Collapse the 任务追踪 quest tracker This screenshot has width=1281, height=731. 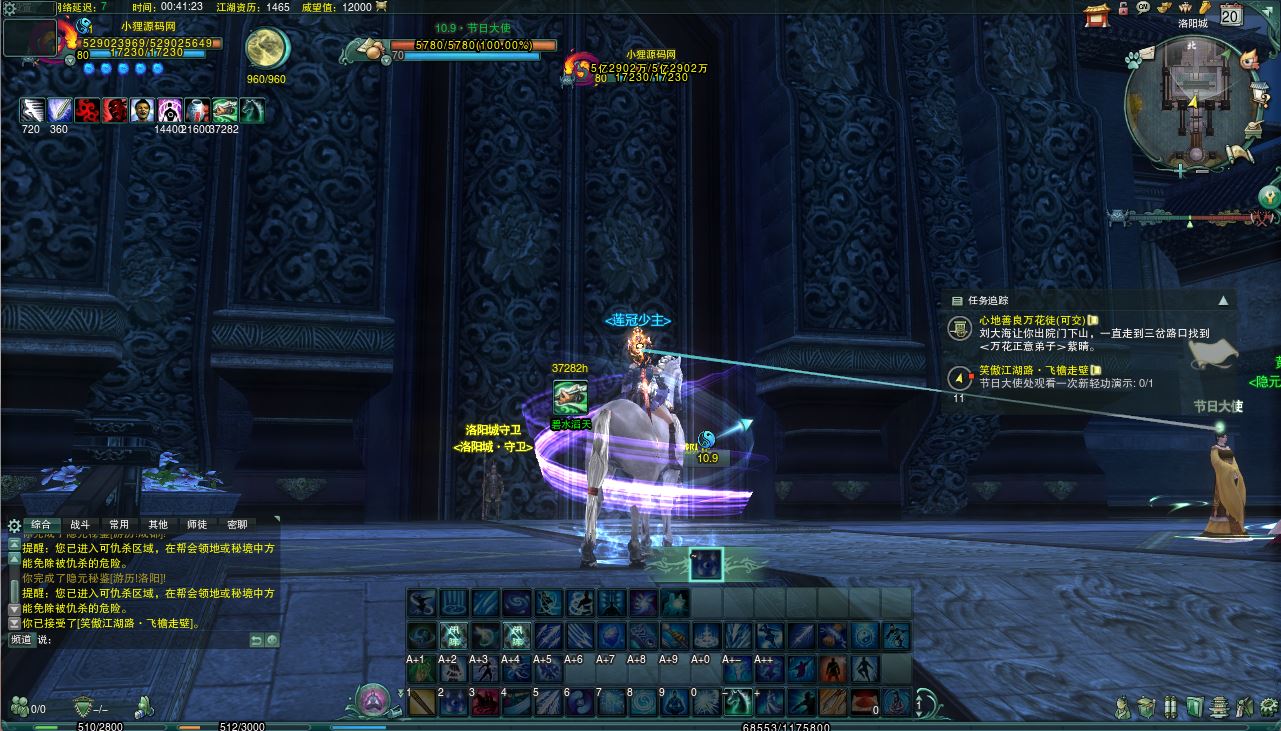[x=1222, y=300]
